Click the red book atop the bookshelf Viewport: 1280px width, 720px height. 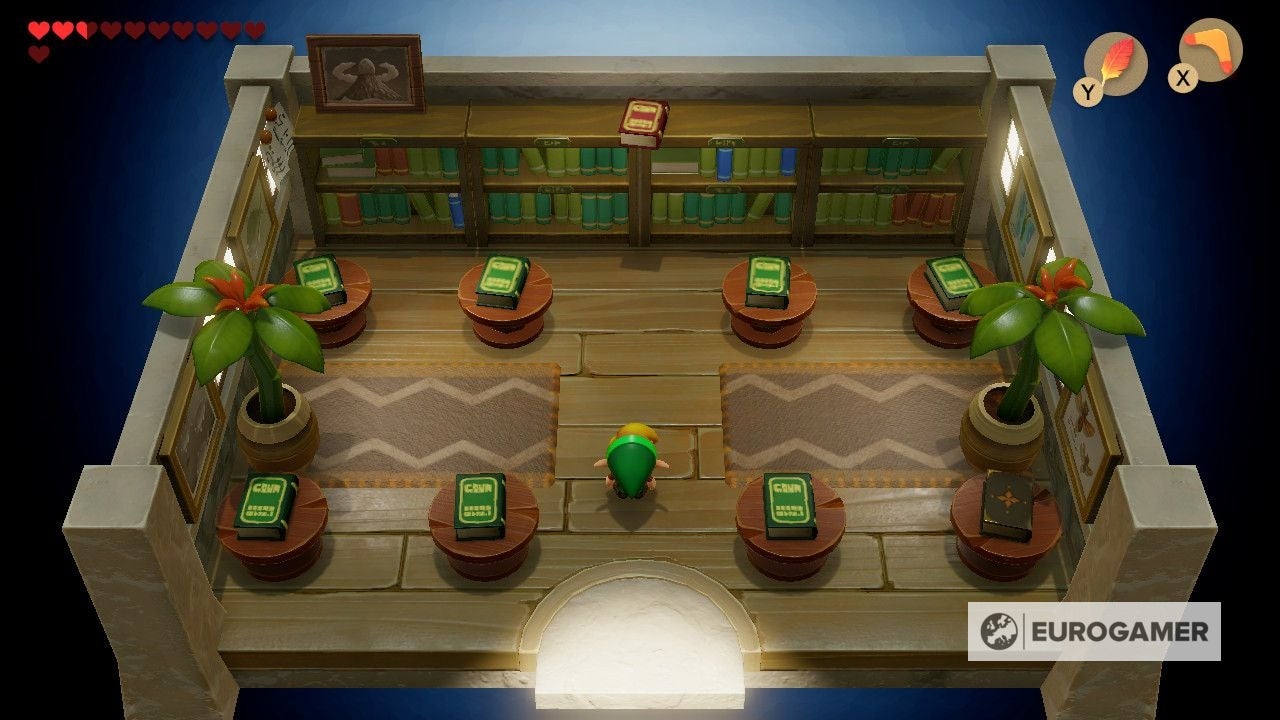[642, 121]
